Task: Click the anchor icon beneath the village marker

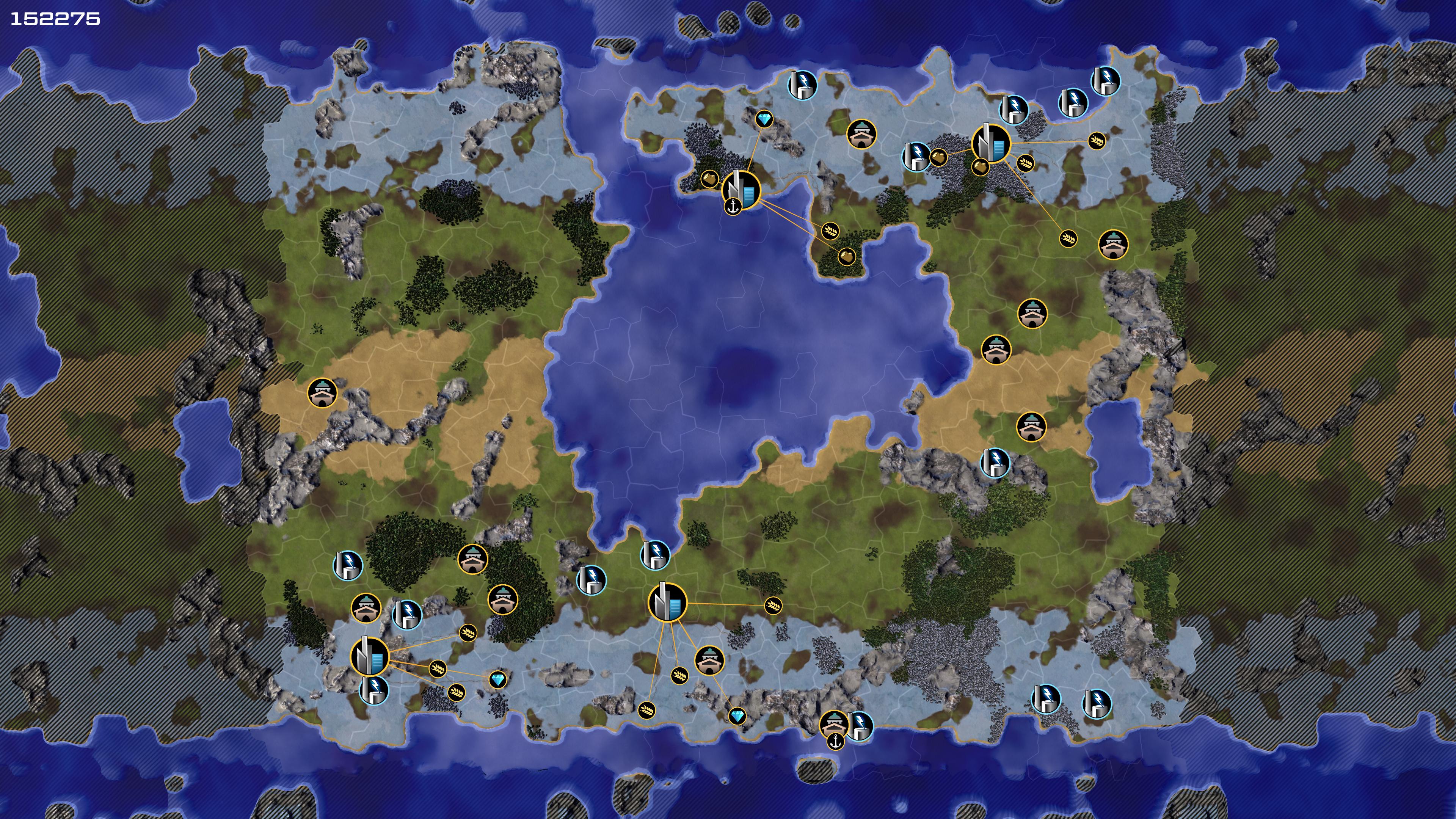Action: coord(835,741)
